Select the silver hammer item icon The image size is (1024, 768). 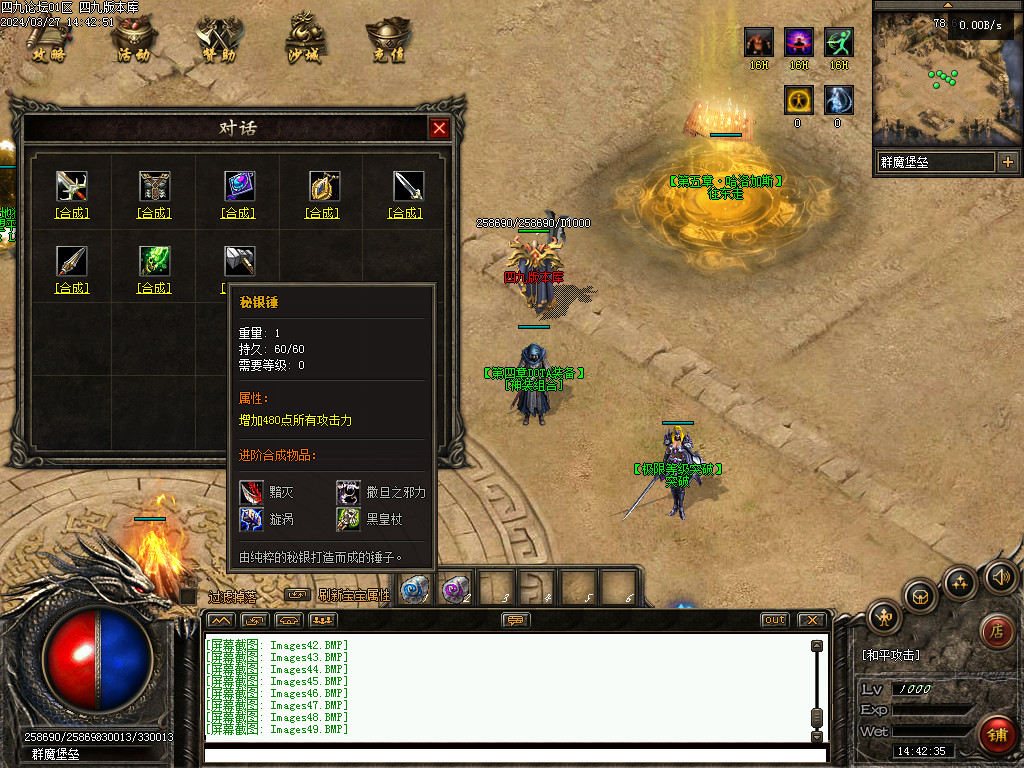[x=239, y=261]
